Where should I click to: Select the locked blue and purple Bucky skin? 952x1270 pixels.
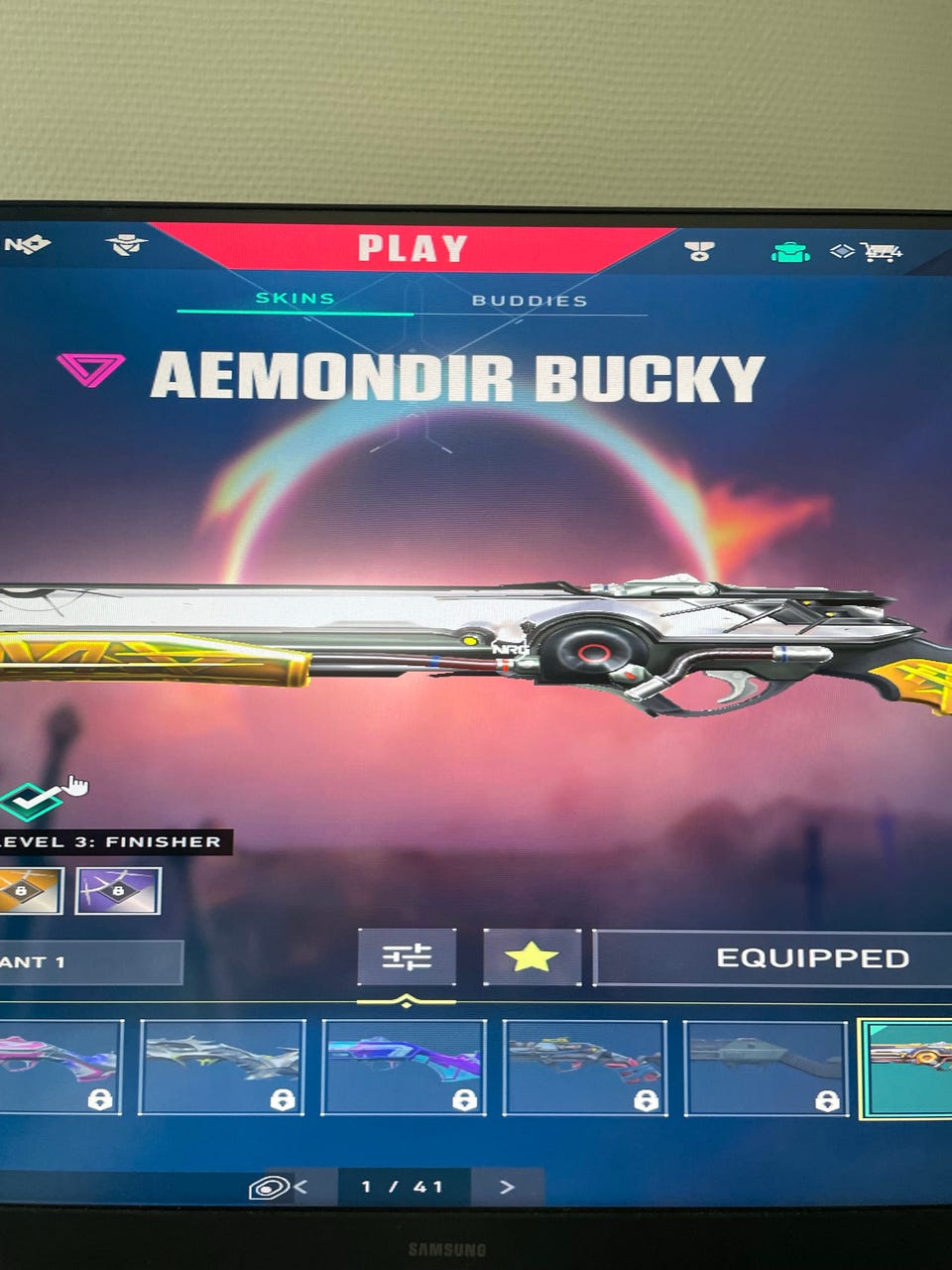coord(404,1068)
